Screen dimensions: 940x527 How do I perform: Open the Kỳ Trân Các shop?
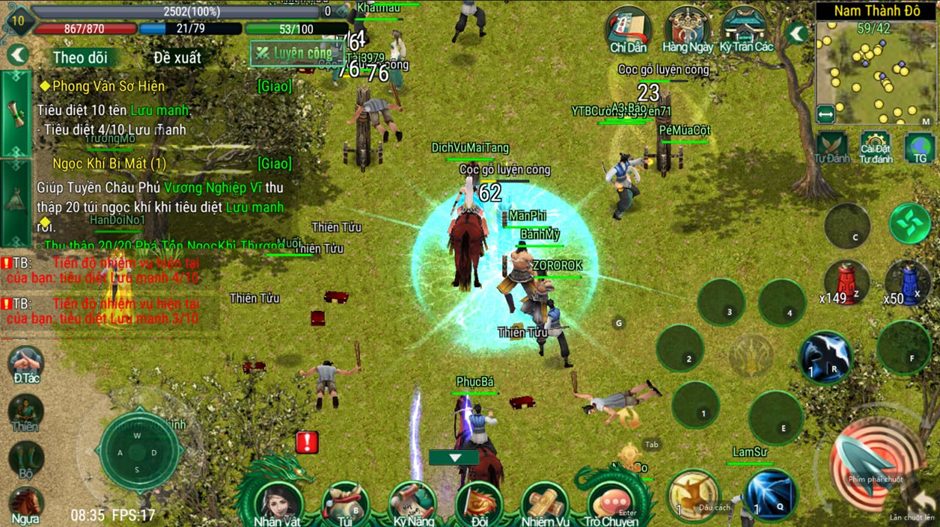[x=746, y=29]
